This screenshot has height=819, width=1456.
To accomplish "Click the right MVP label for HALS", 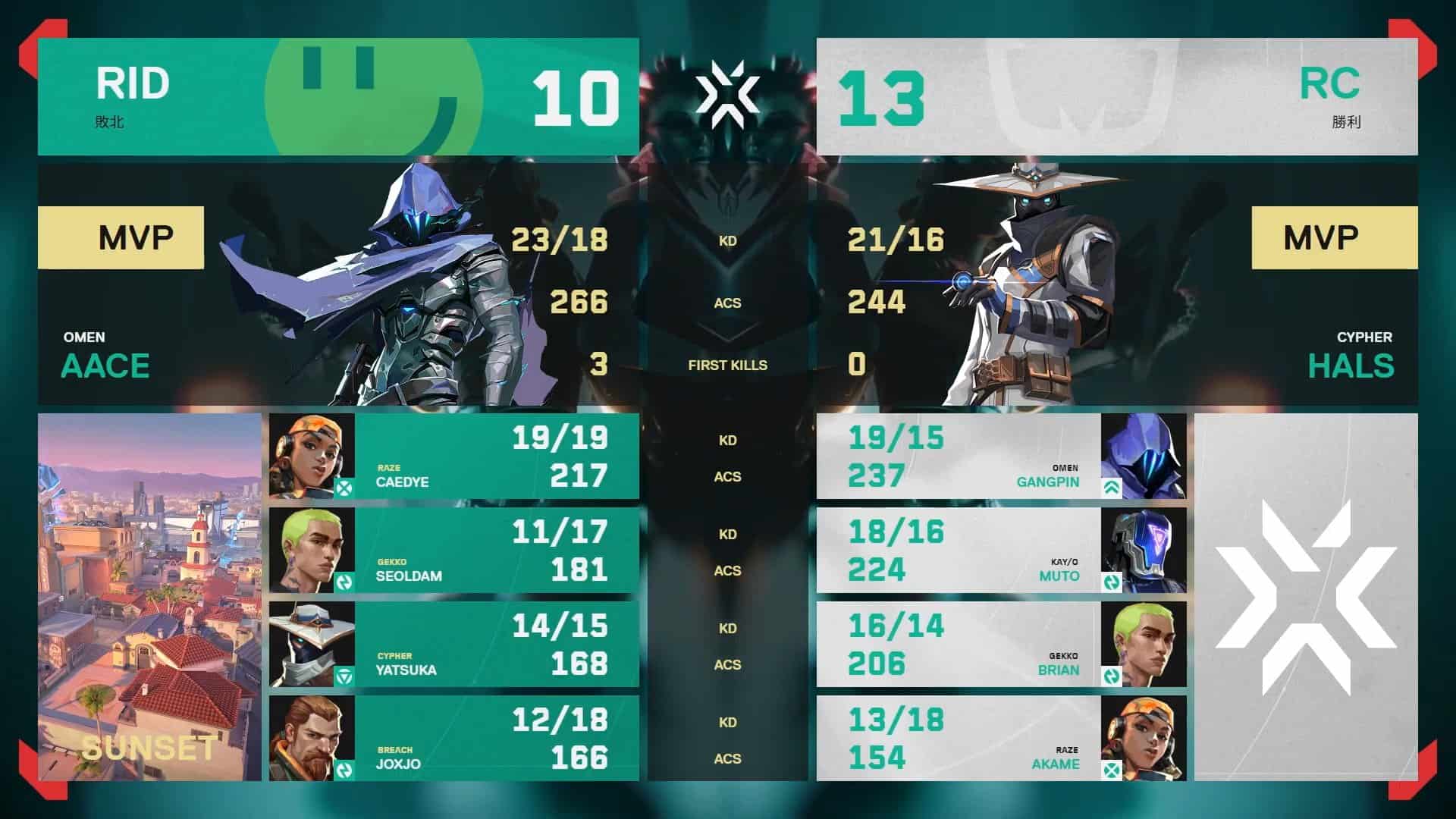I will (x=1333, y=236).
